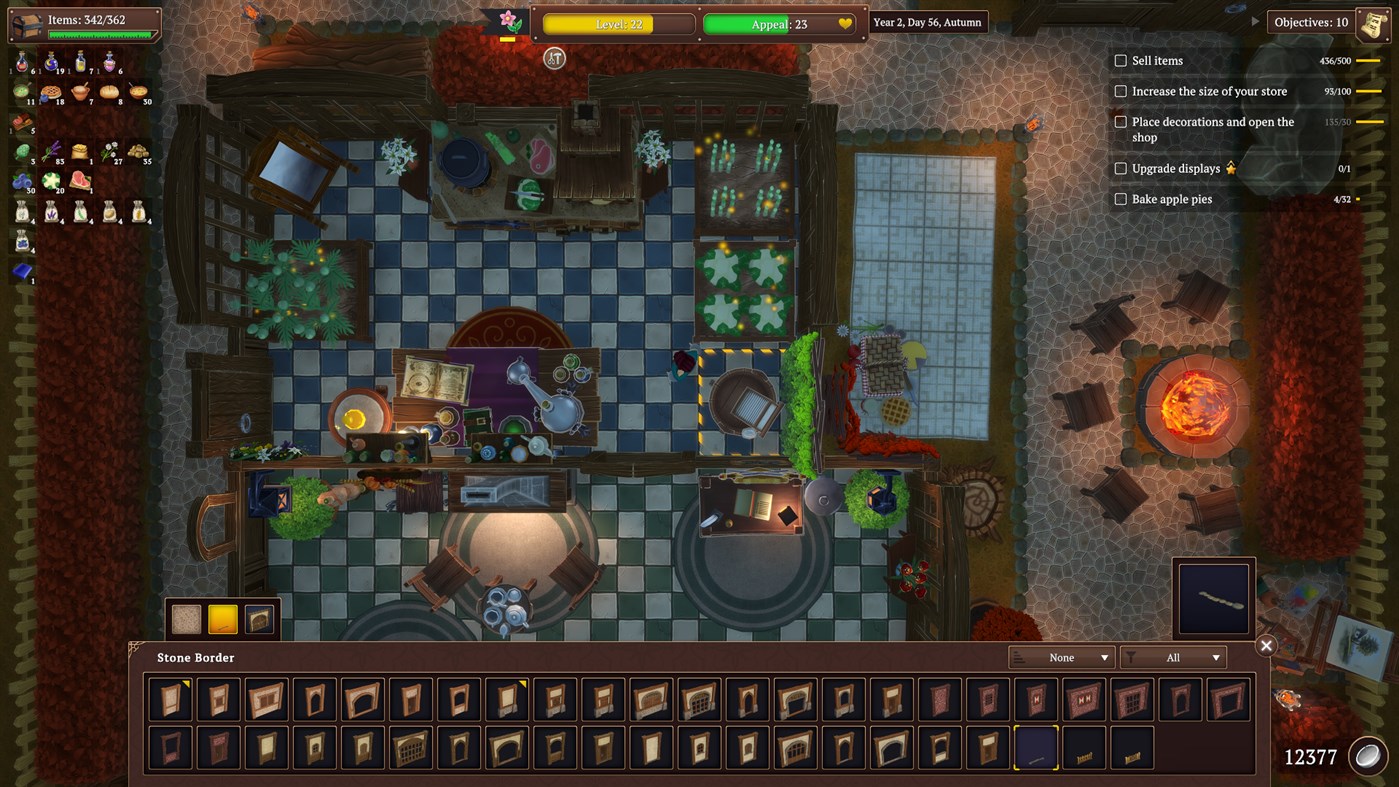Check off the Sell items objective
The height and width of the screenshot is (787, 1399).
pos(1120,60)
